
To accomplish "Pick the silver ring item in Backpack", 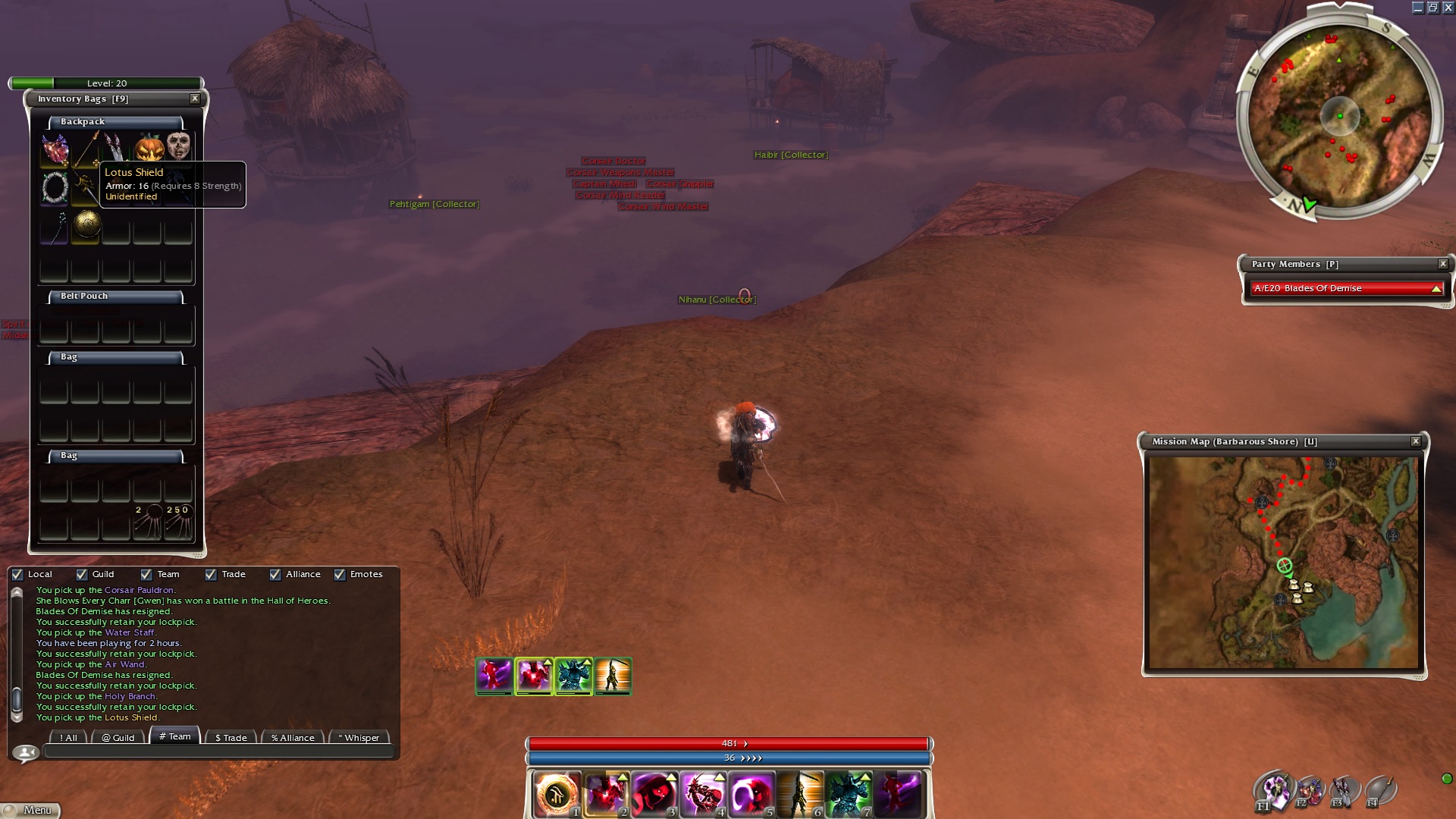I will point(55,187).
